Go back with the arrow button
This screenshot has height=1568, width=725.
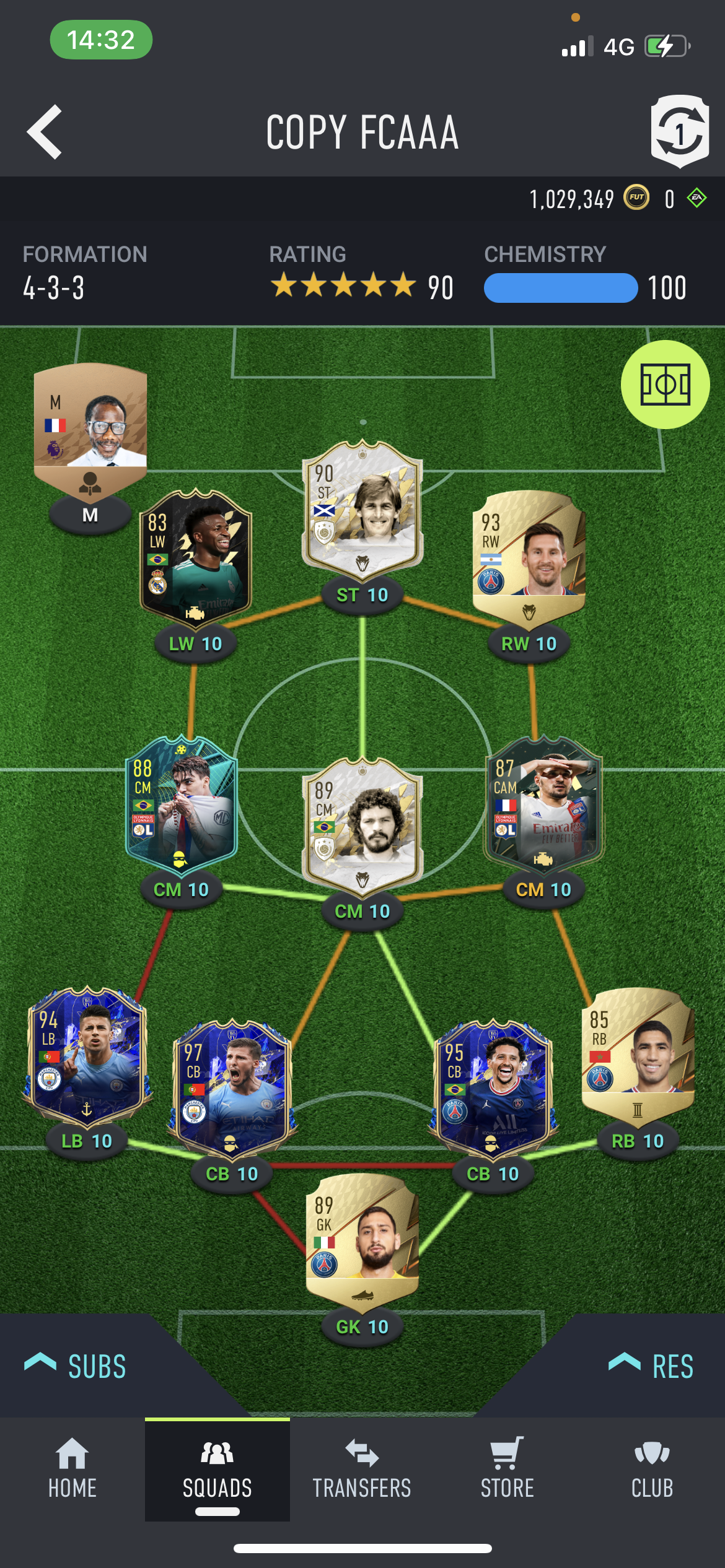(45, 132)
